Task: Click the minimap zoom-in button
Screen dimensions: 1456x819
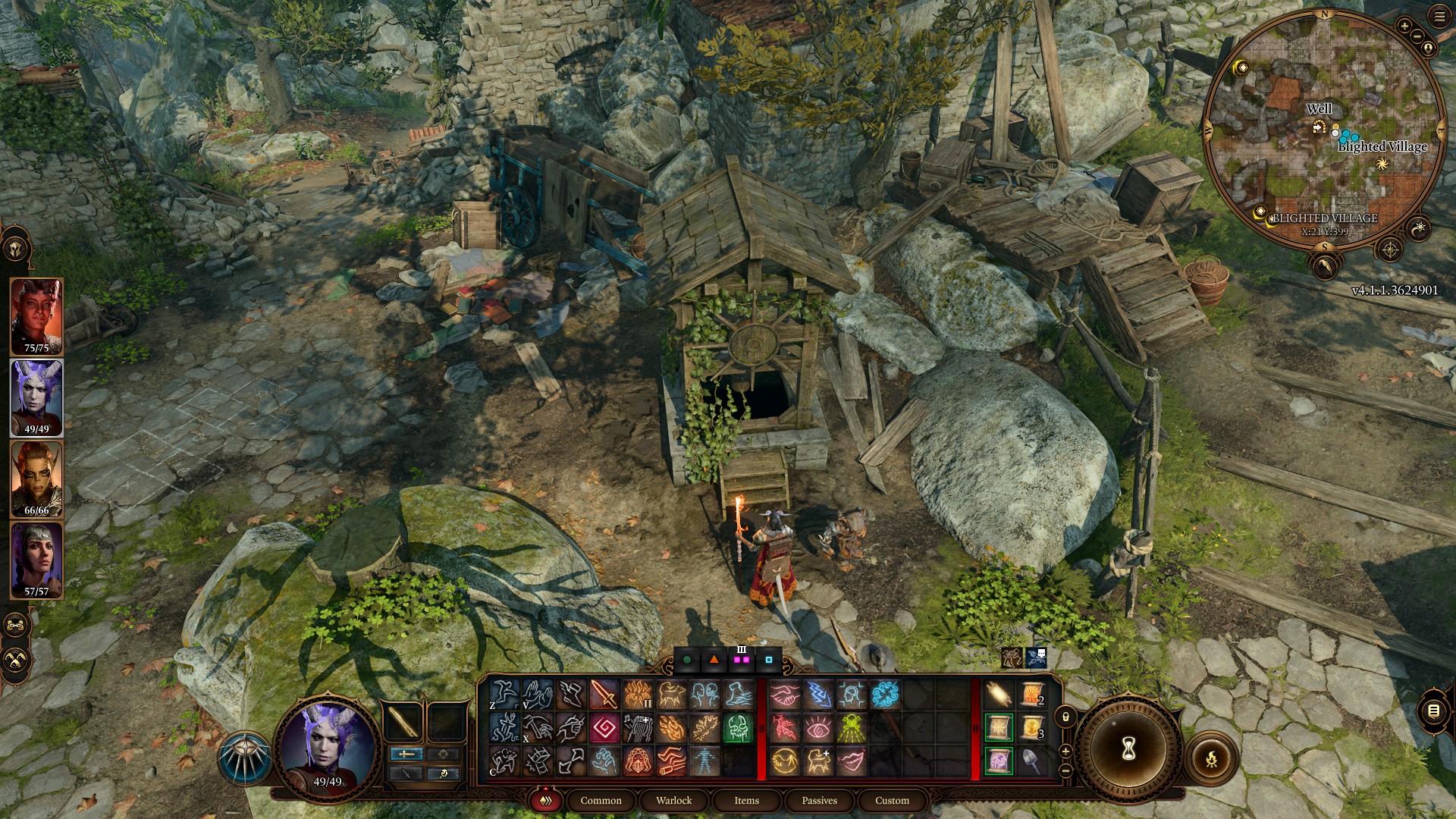Action: click(x=1404, y=25)
